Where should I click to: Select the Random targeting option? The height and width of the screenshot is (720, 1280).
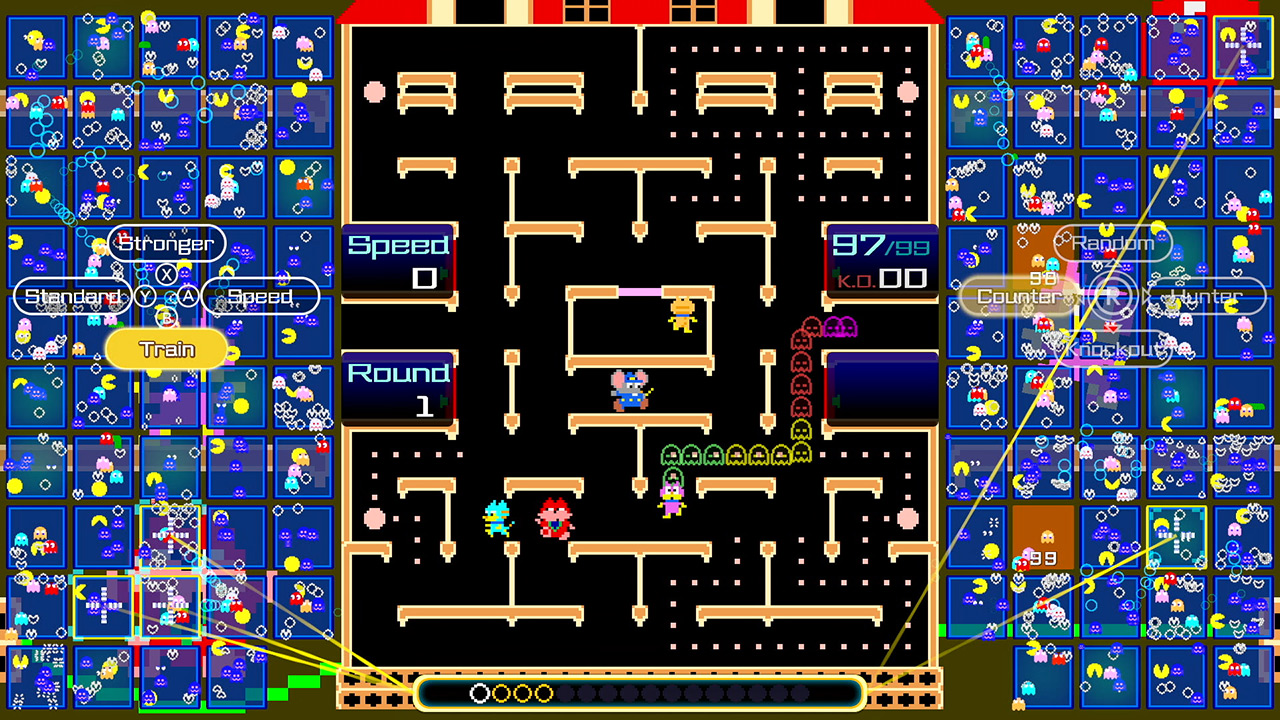(x=1112, y=243)
